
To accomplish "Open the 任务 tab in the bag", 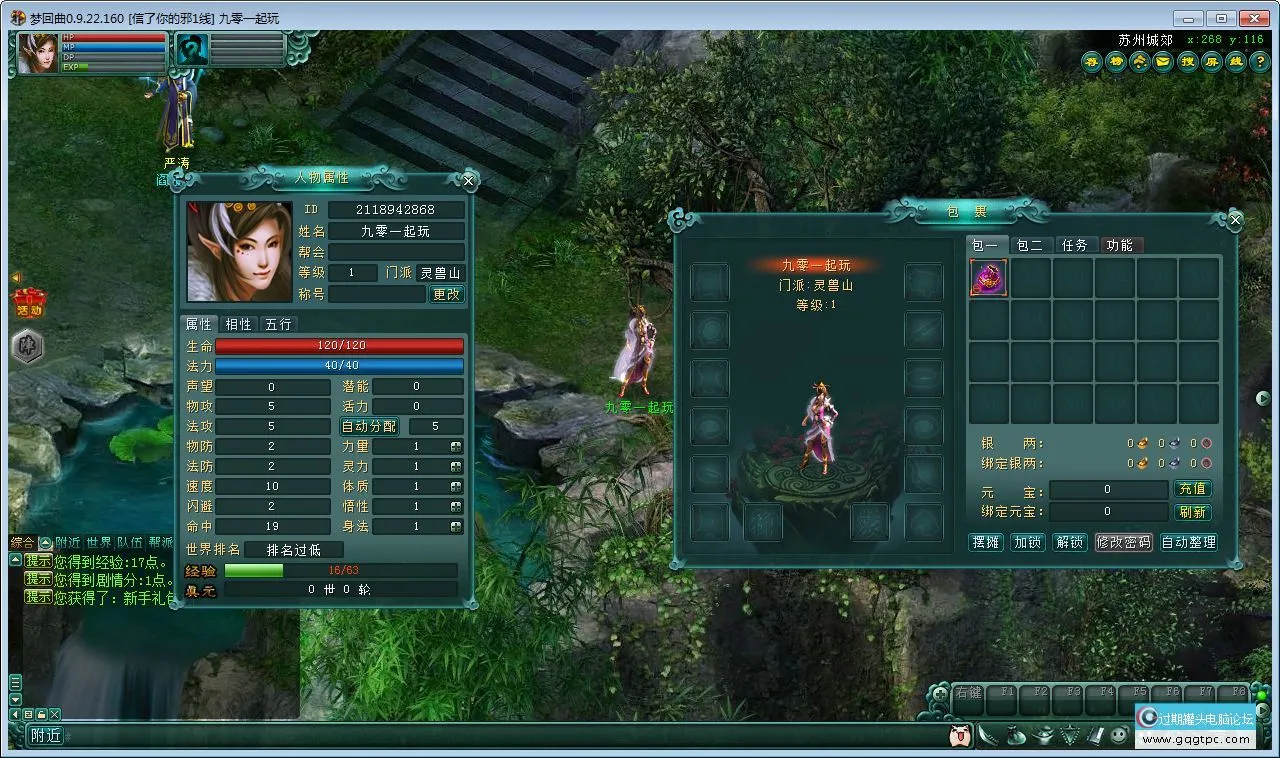I will pyautogui.click(x=1074, y=245).
